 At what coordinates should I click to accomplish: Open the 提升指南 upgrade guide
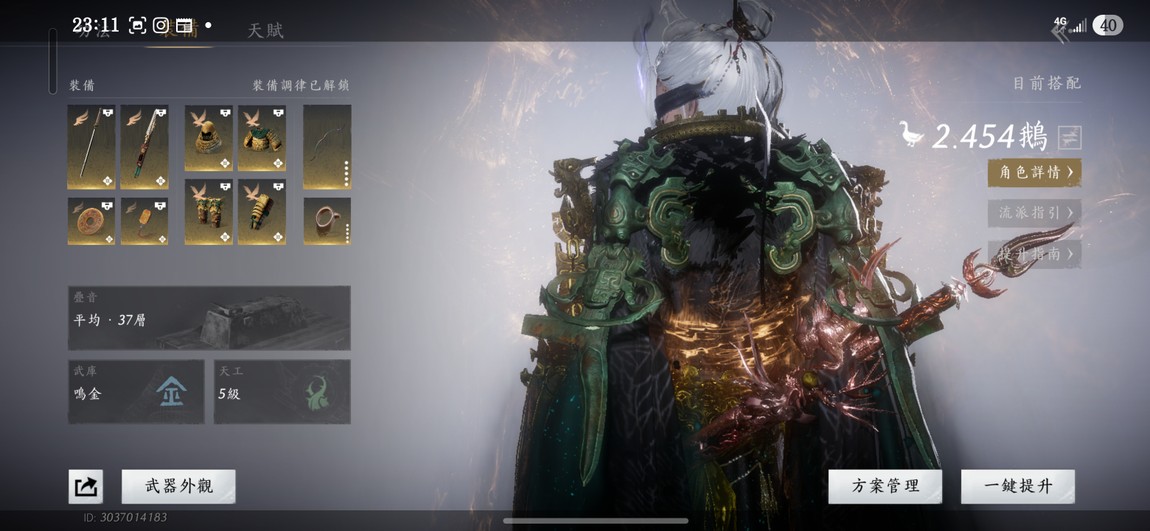click(1034, 254)
